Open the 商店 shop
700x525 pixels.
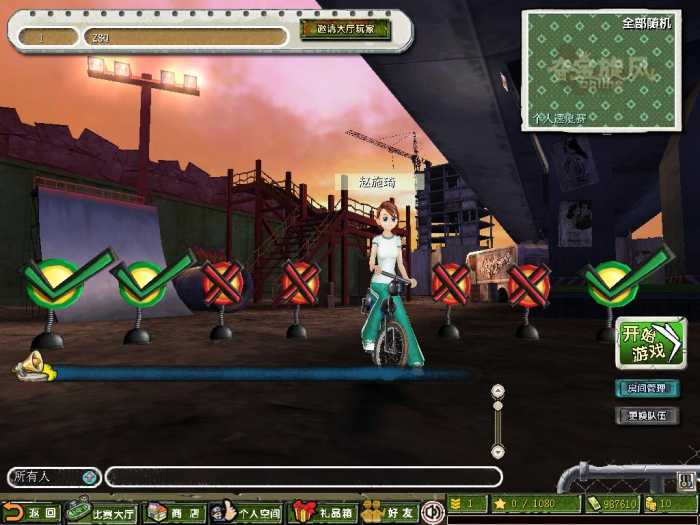(x=174, y=512)
